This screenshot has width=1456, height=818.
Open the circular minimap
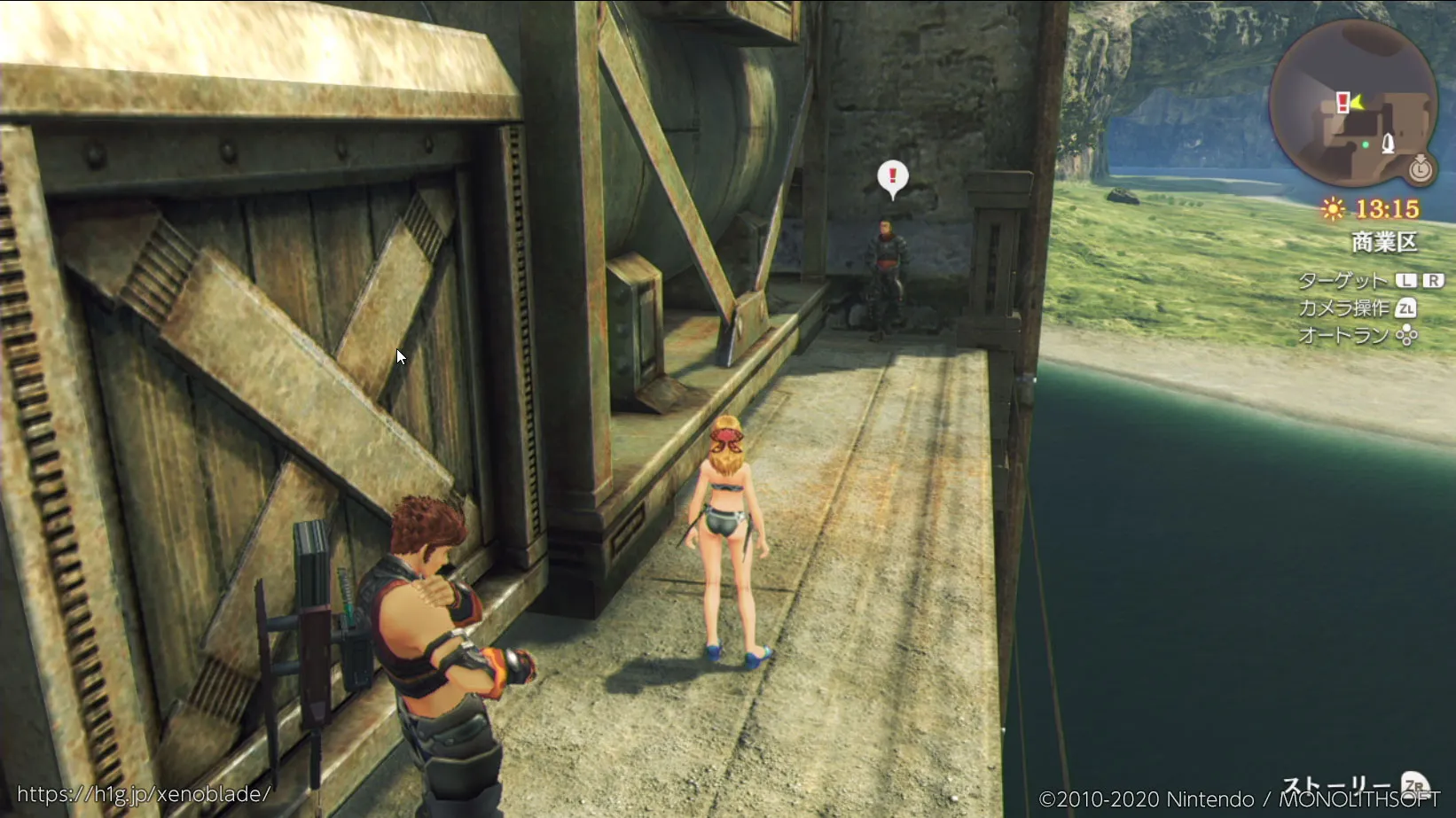coord(1352,104)
